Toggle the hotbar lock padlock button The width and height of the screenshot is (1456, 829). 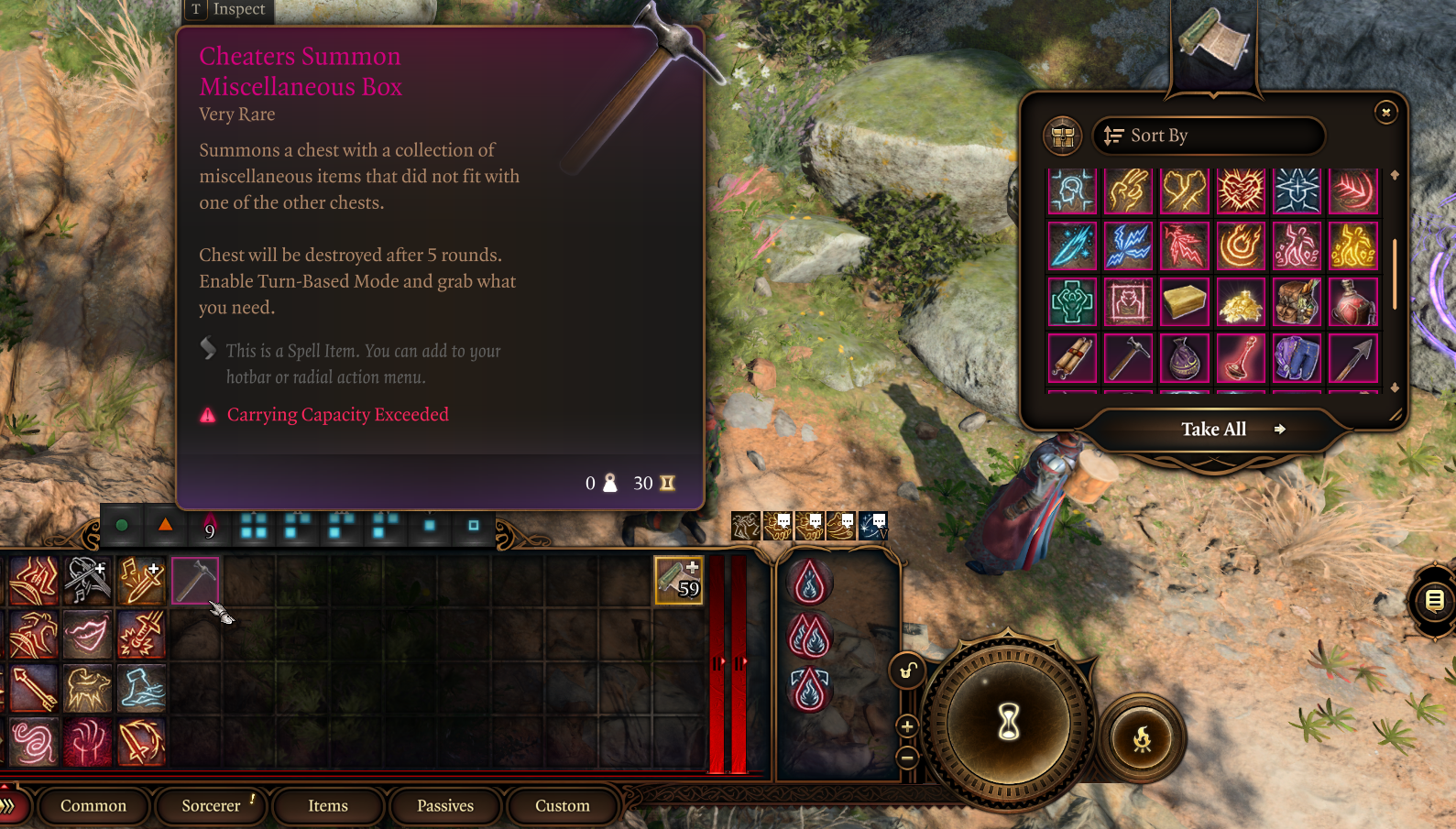[907, 671]
